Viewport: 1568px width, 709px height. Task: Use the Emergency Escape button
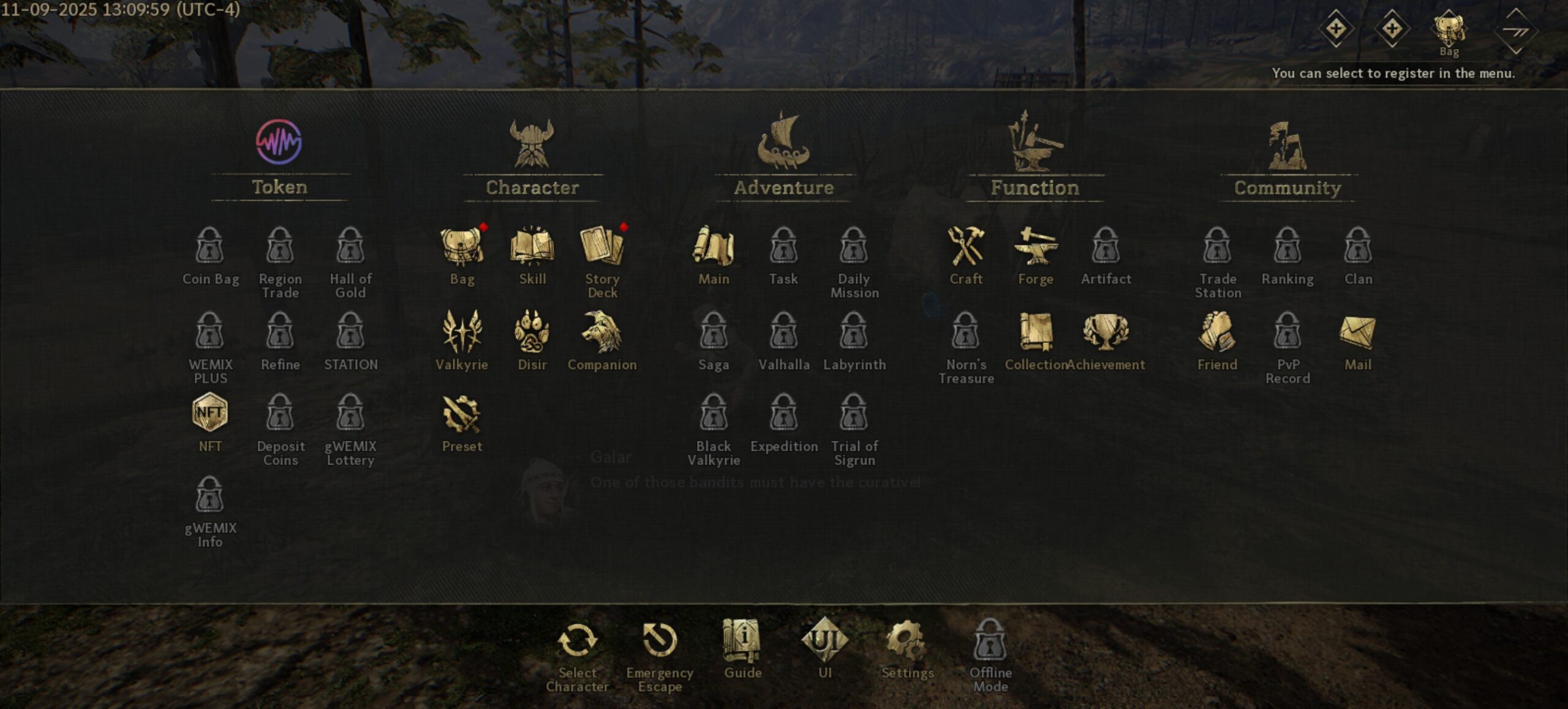(x=660, y=642)
